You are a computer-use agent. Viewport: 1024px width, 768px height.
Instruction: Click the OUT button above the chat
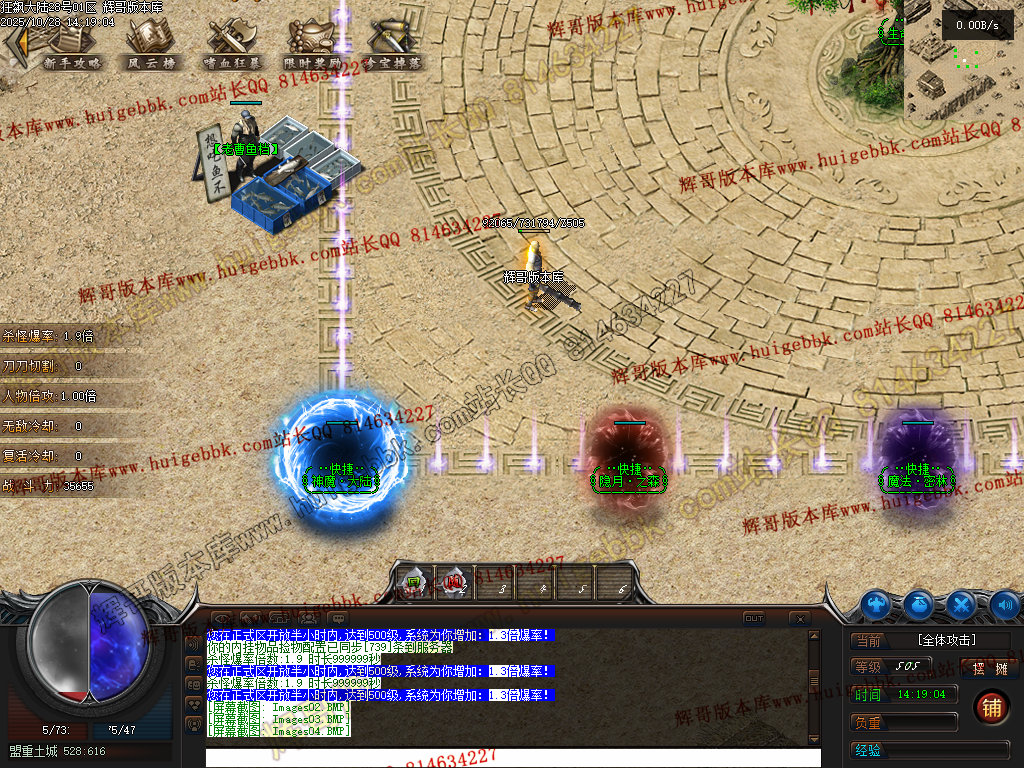pos(754,619)
